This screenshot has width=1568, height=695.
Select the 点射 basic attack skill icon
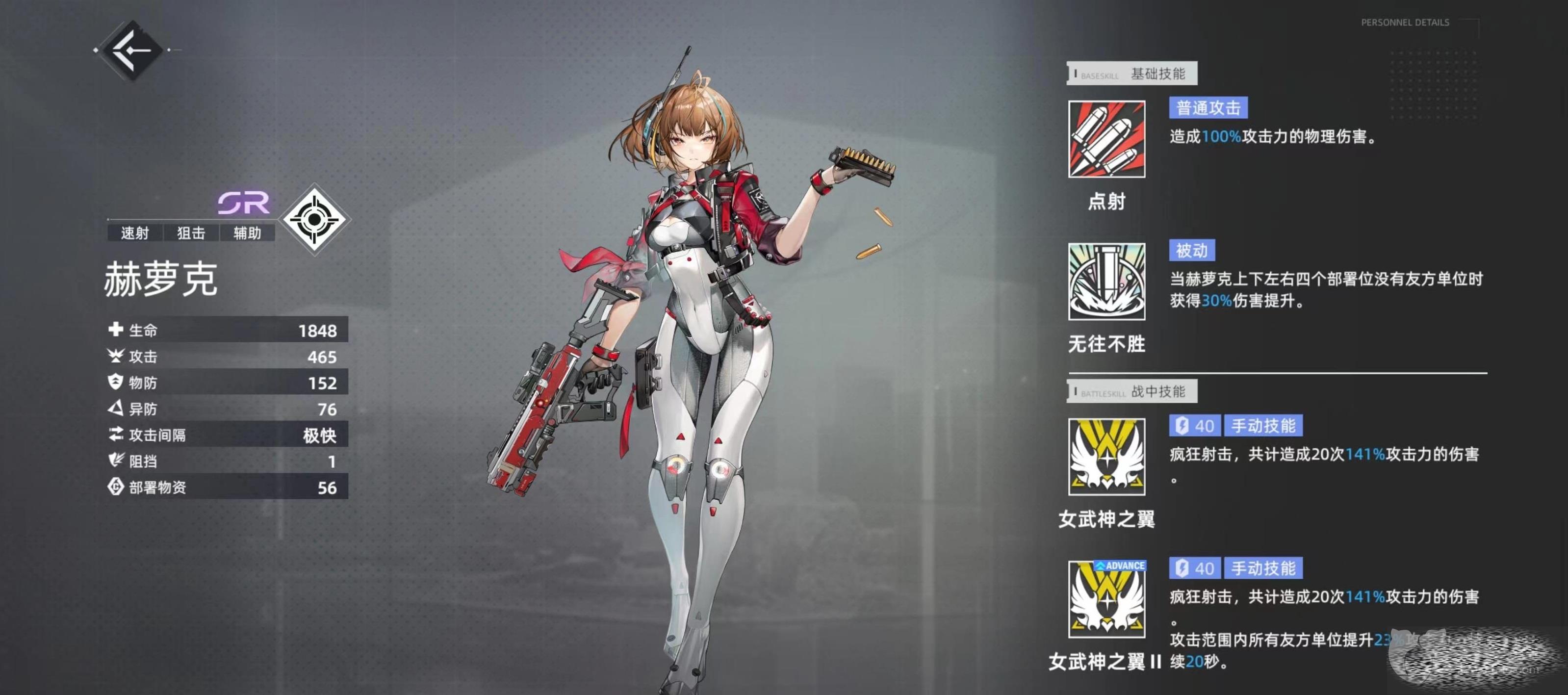point(1106,139)
